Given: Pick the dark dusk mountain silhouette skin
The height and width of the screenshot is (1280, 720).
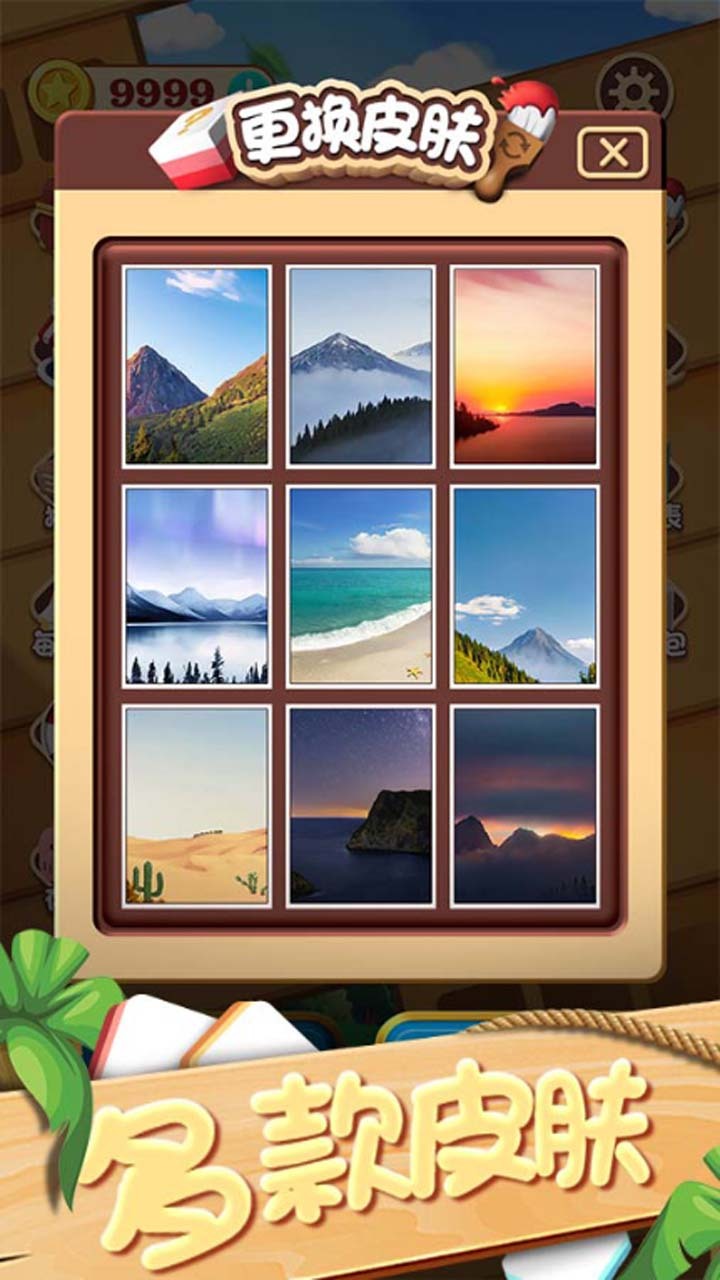Looking at the screenshot, I should (x=525, y=806).
